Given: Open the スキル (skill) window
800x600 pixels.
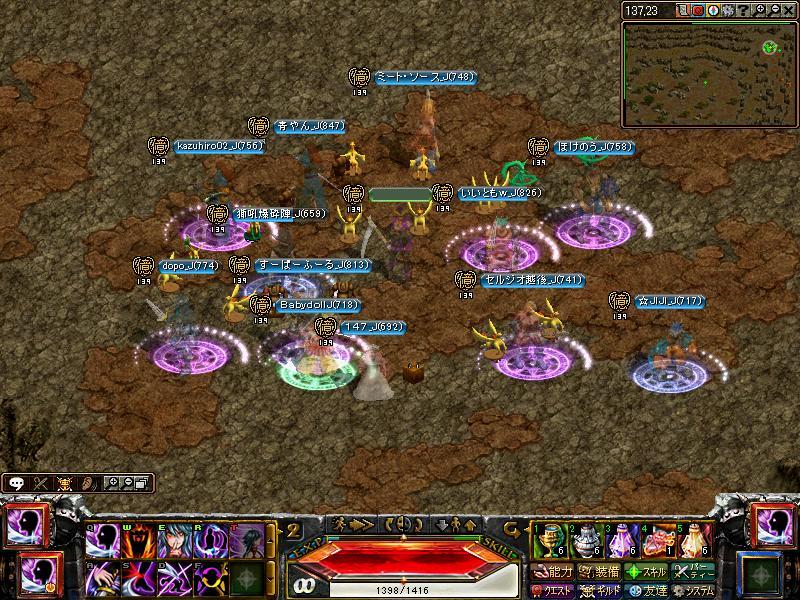Looking at the screenshot, I should [x=648, y=572].
